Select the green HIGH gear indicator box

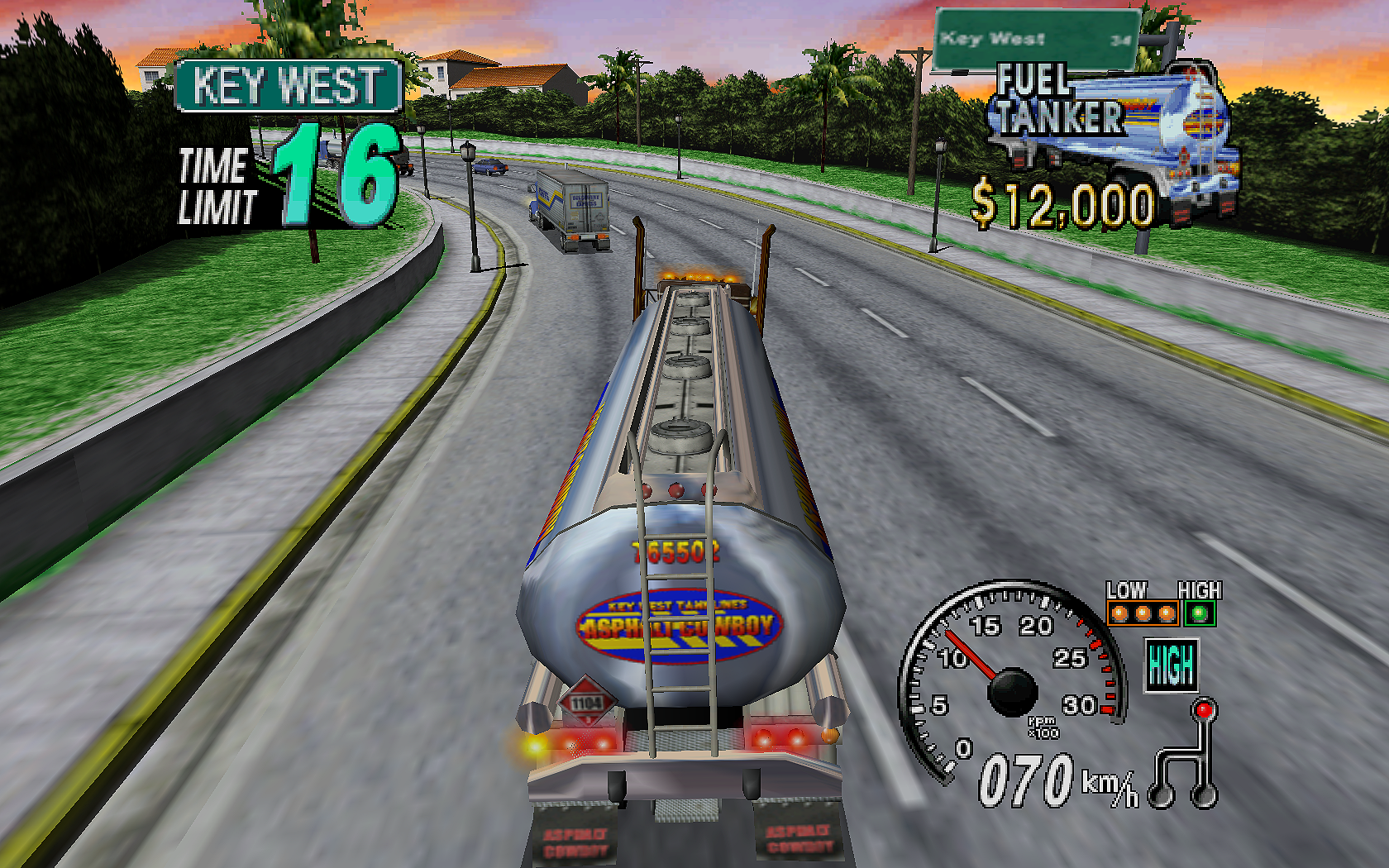pos(1171,665)
